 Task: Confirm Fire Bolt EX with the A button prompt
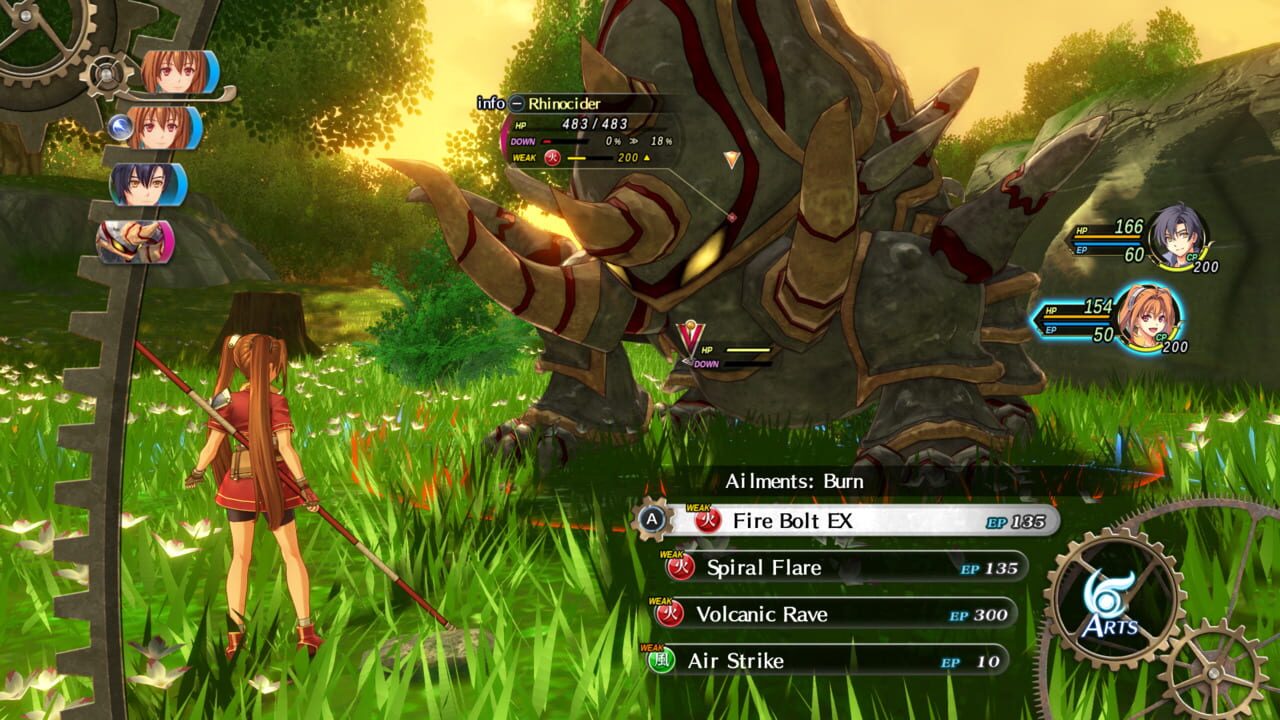653,521
